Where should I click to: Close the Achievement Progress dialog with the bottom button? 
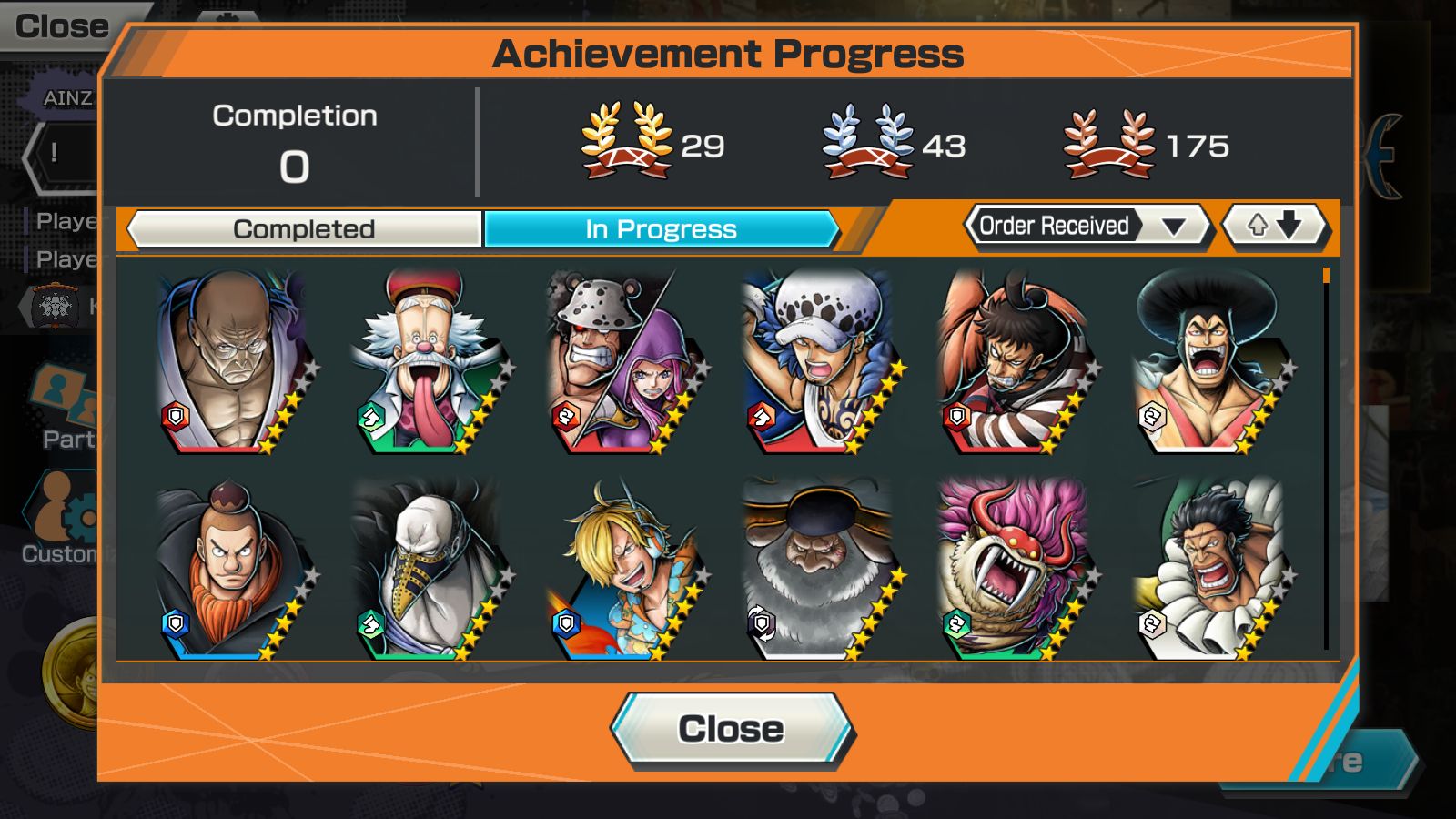[x=732, y=729]
